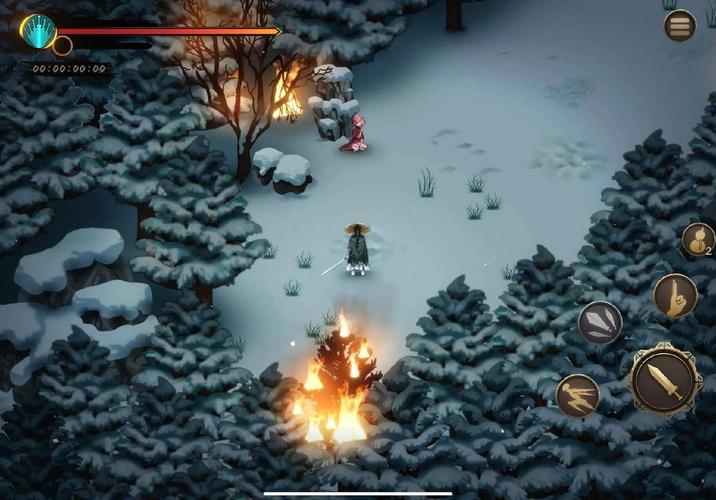Trigger the triple blade skill
Image resolution: width=716 pixels, height=500 pixels.
(600, 323)
